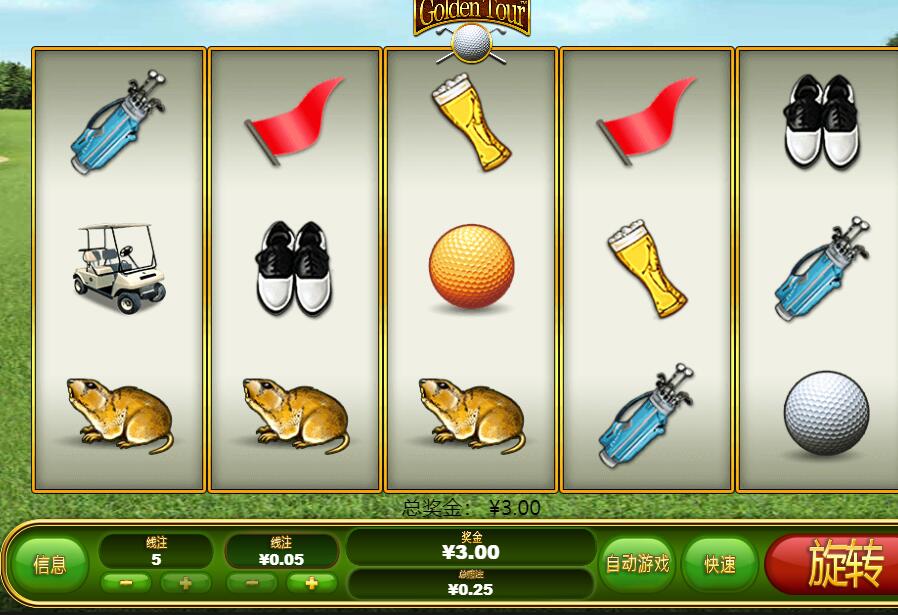Increase the line count of 5
The height and width of the screenshot is (615, 898).
(186, 583)
